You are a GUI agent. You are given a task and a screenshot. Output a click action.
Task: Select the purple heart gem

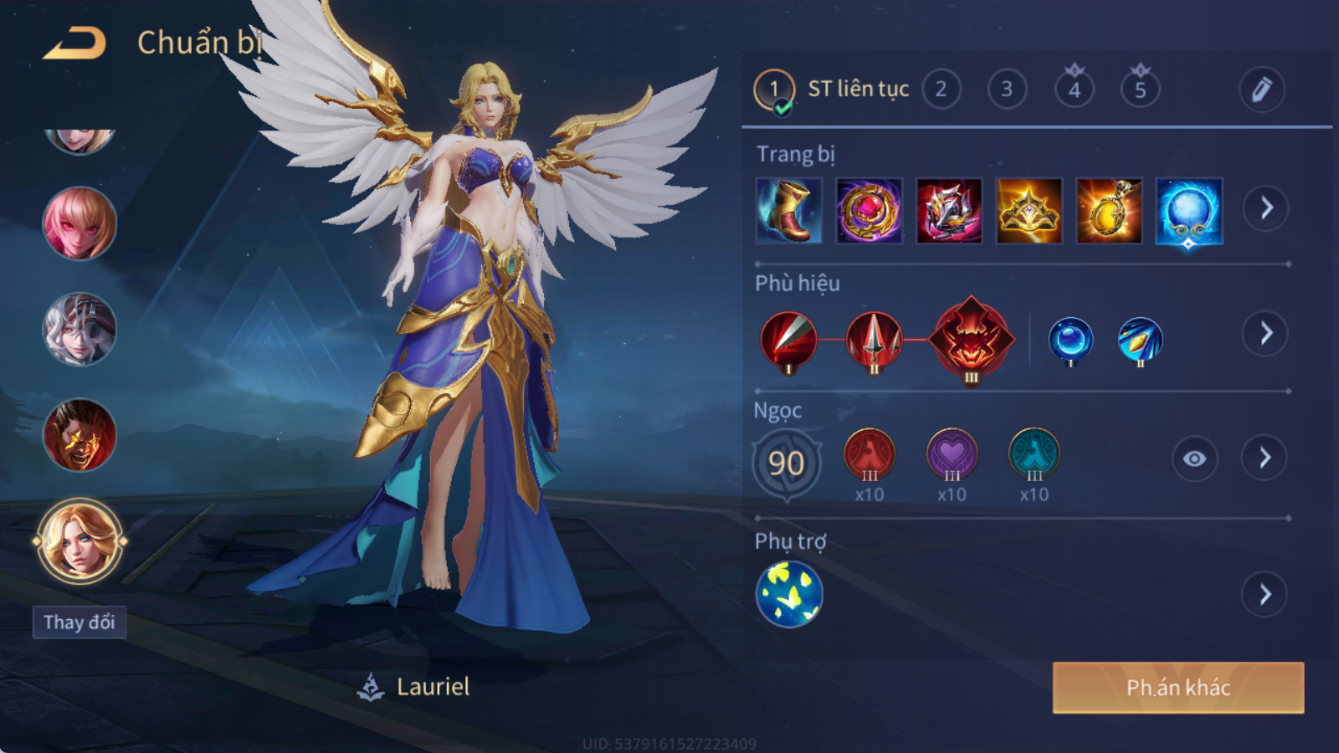point(952,455)
